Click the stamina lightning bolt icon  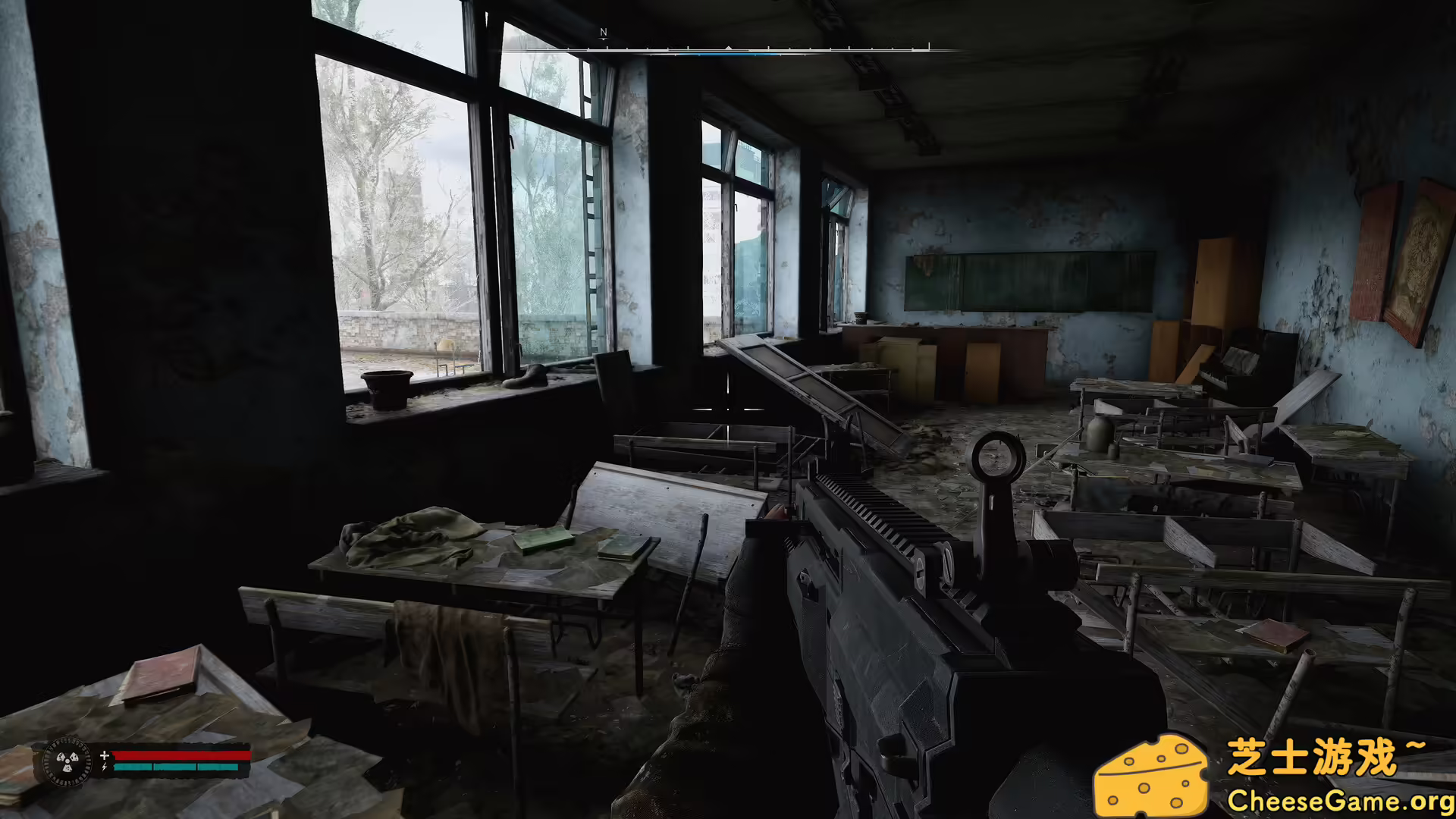pos(104,767)
